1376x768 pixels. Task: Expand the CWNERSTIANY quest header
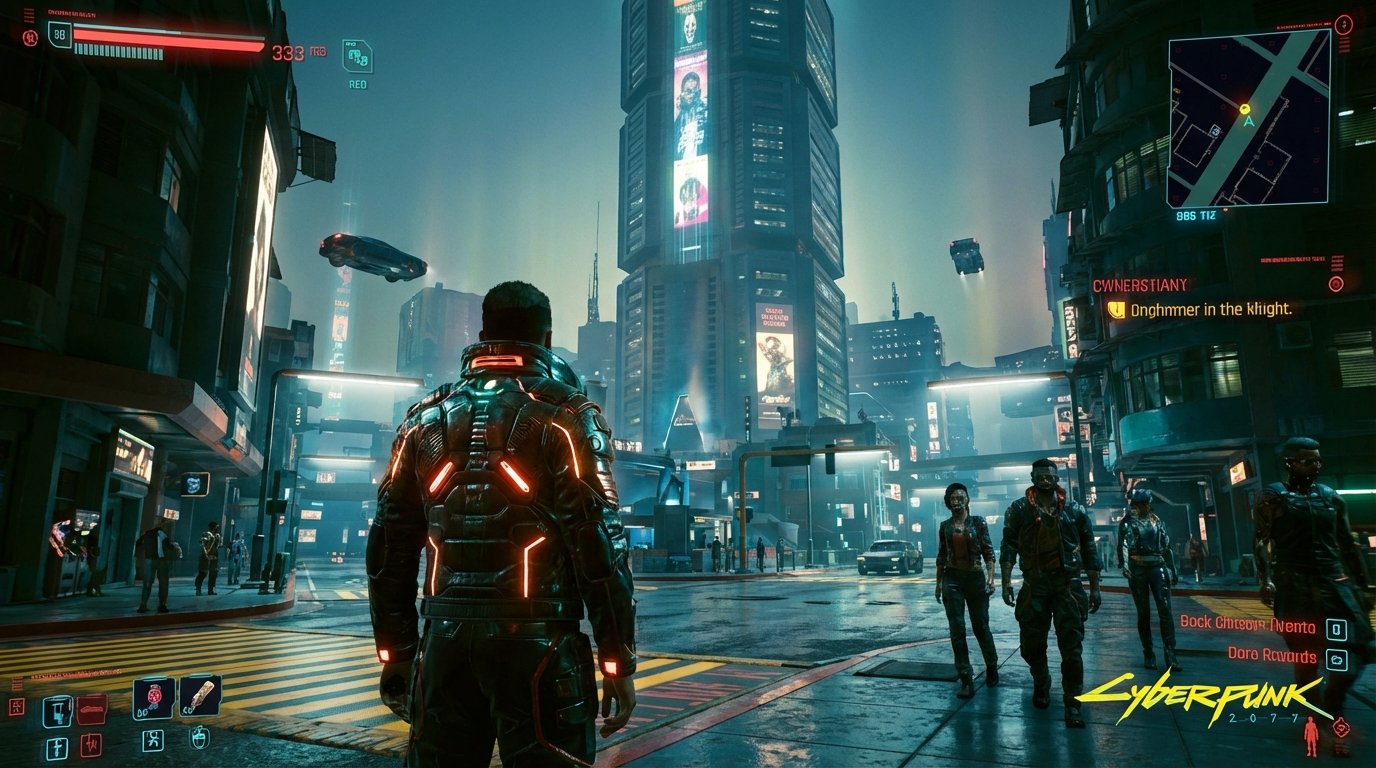tap(1140, 283)
